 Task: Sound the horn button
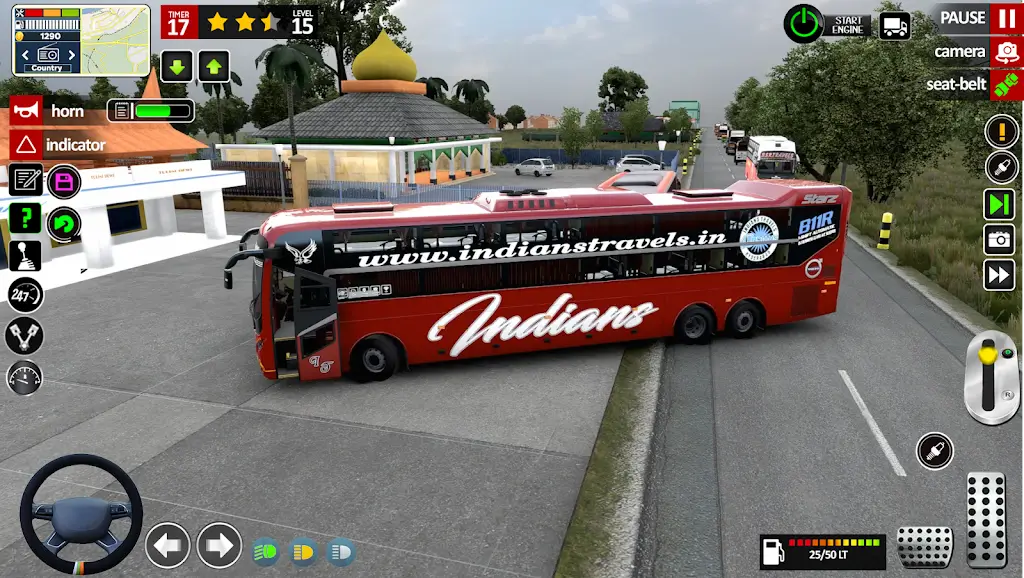pyautogui.click(x=25, y=112)
